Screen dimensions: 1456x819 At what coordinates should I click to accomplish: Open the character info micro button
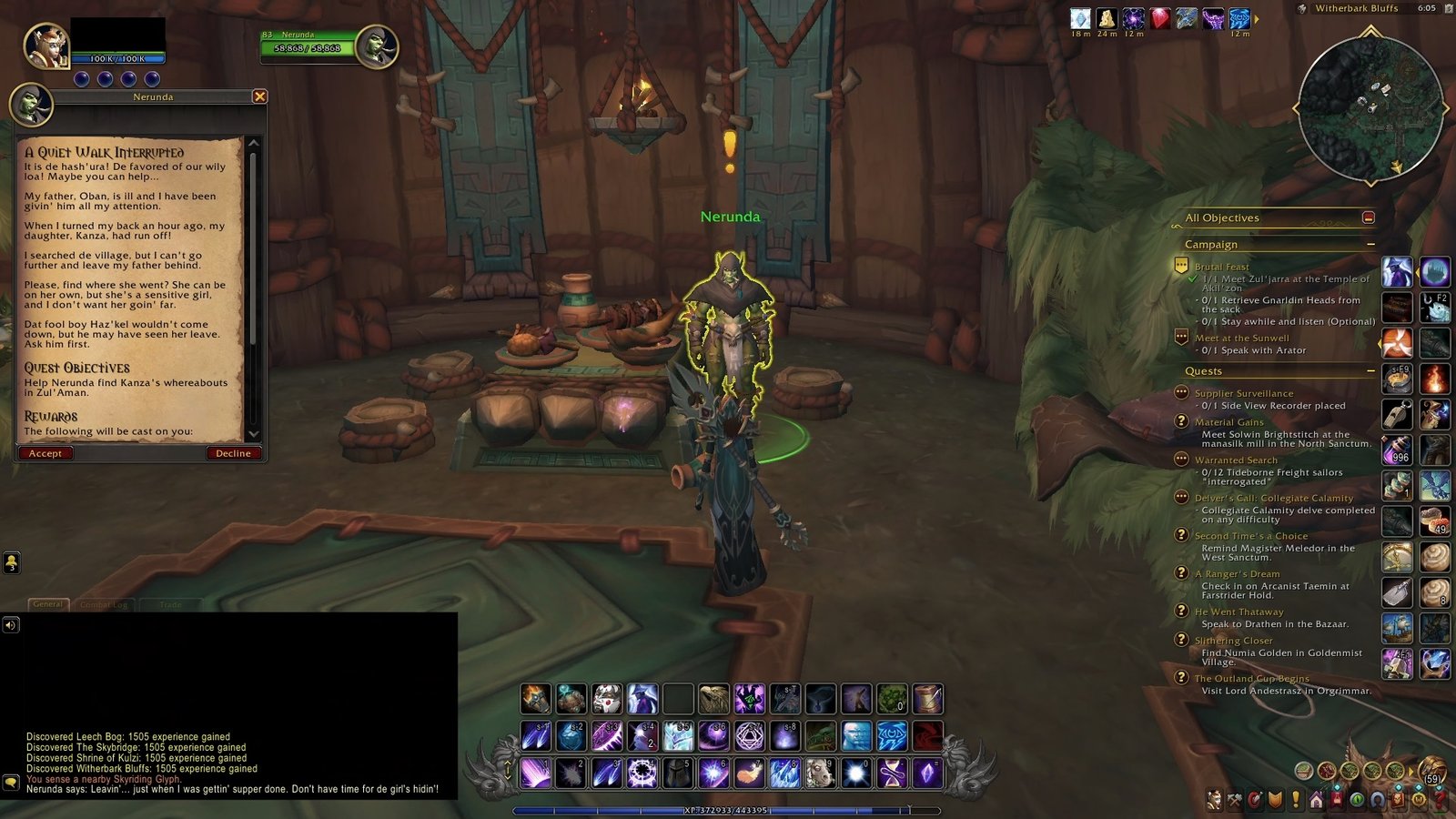tap(1214, 800)
